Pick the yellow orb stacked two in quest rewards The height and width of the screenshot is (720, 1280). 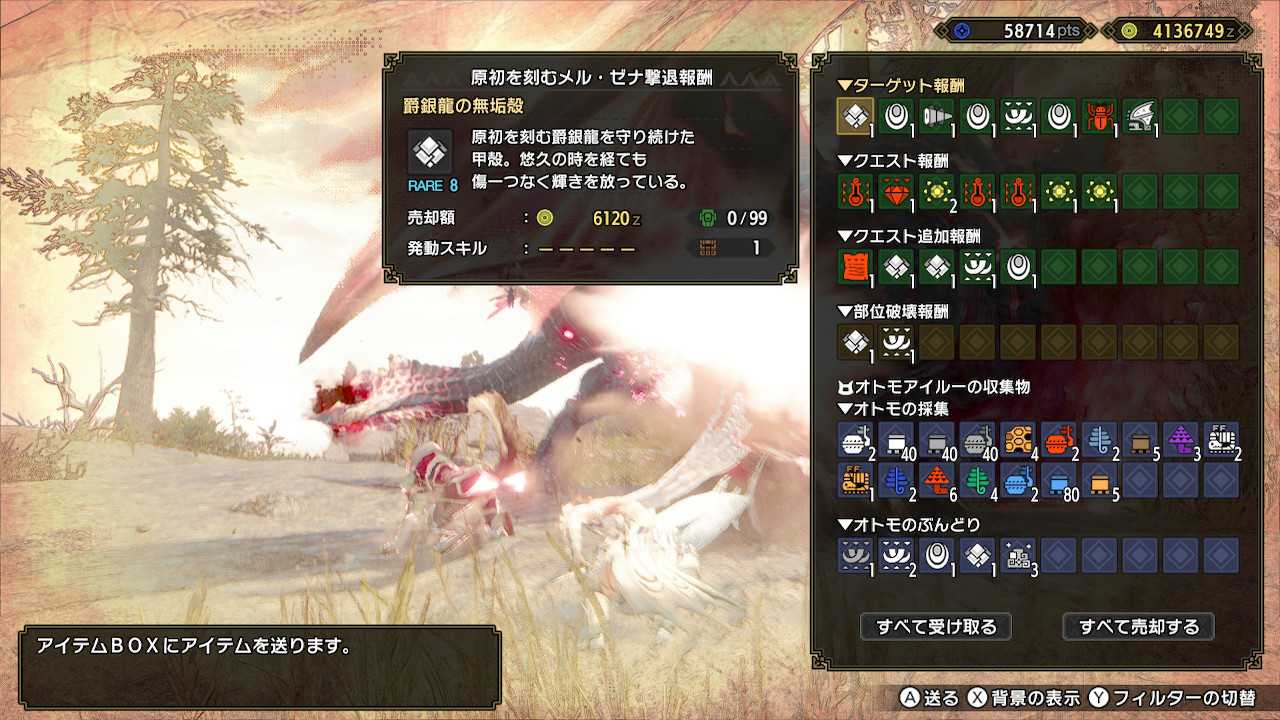click(x=936, y=191)
